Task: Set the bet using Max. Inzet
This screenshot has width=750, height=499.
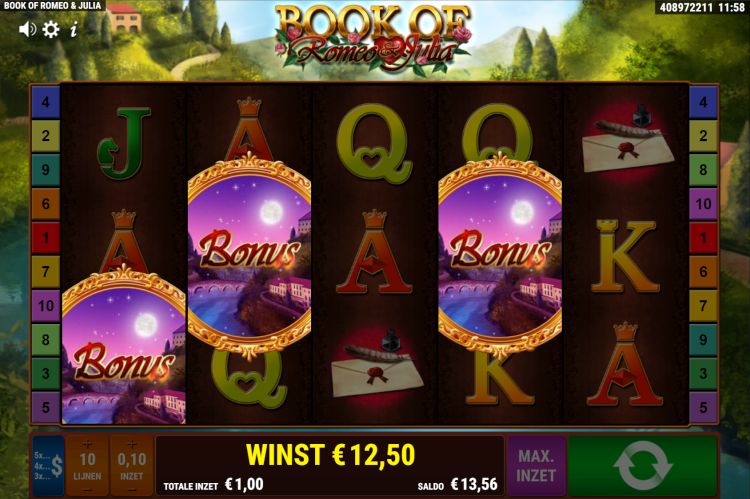Action: [x=536, y=465]
